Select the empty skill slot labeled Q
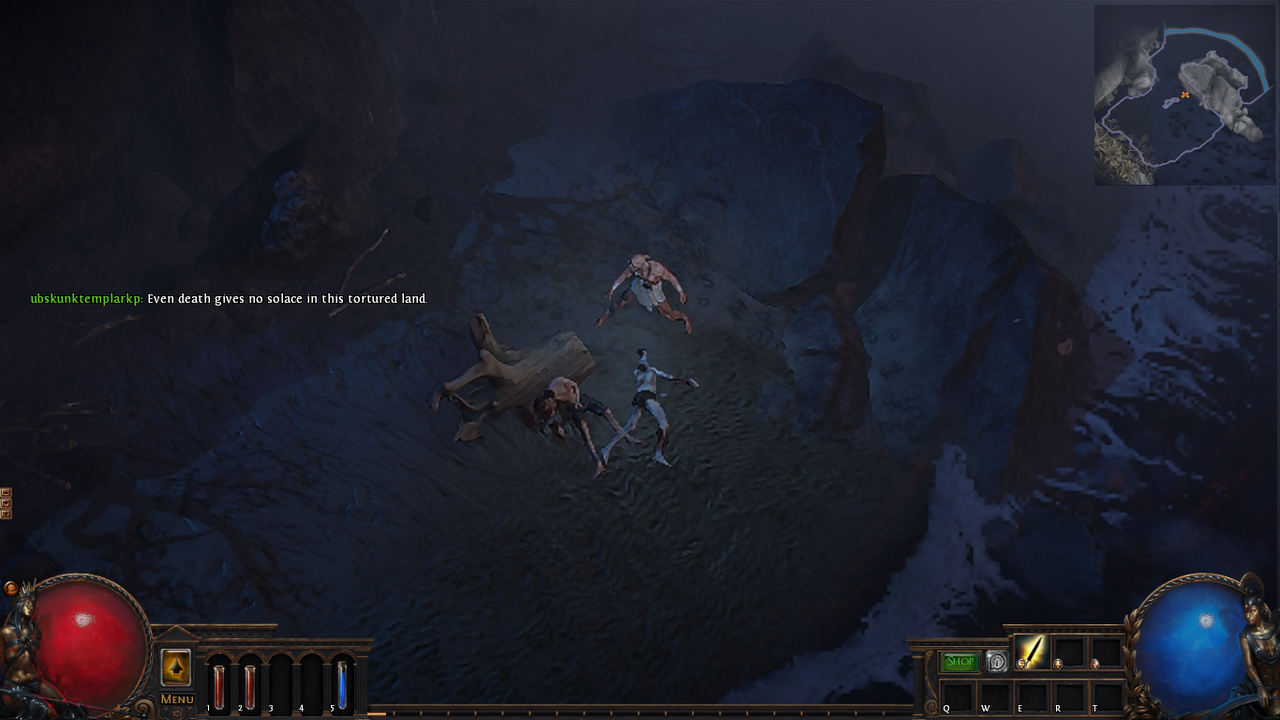 [957, 695]
